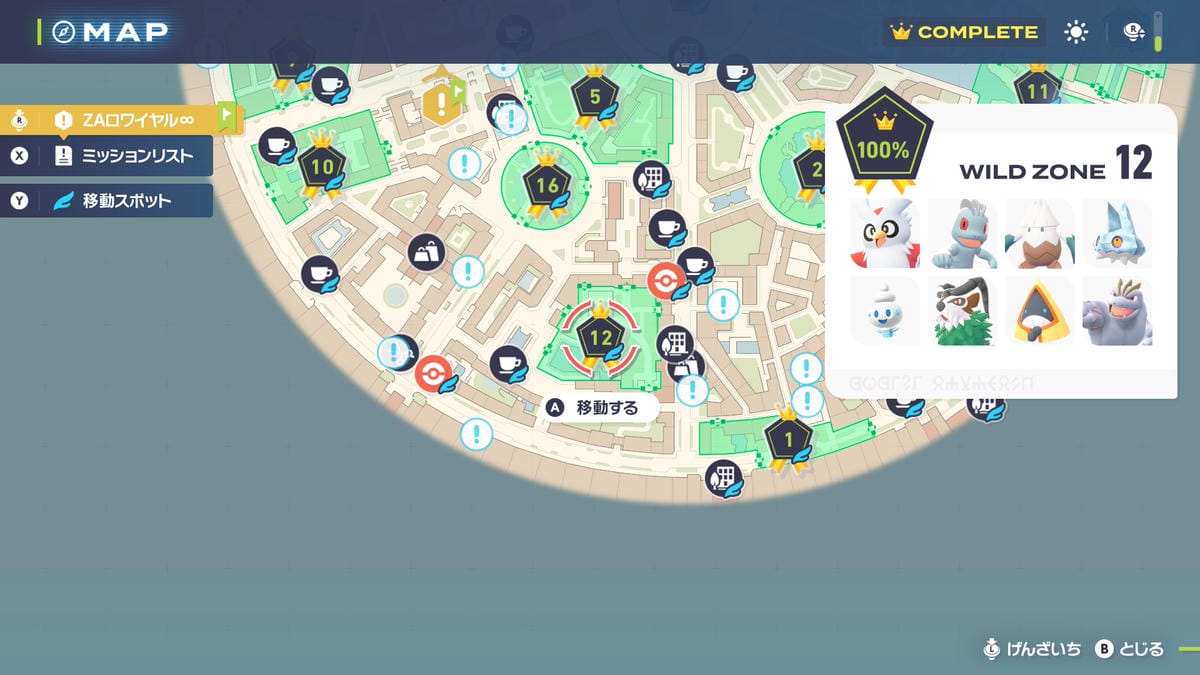Screen dimensions: 1200x675
Task: Choose the Wild Zone 10 map marker
Action: [x=321, y=166]
